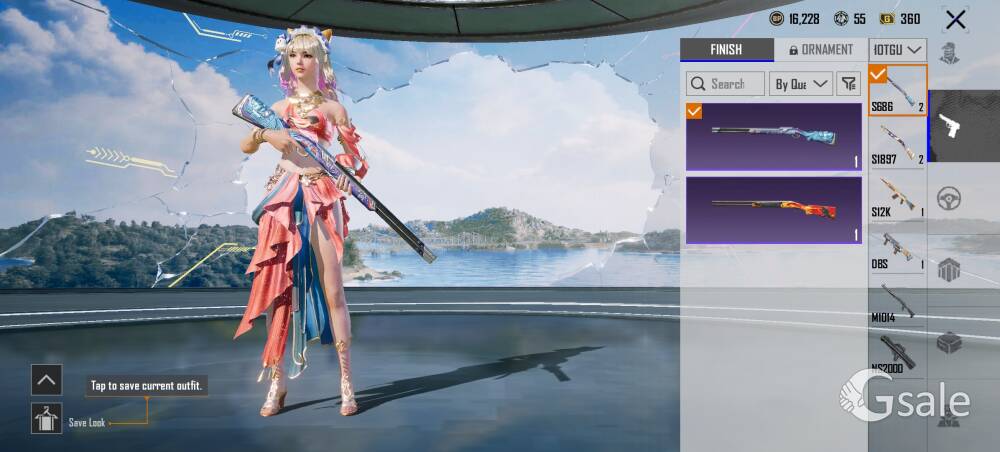Open the character outfit category
Screen dimensions: 1000x452
[948, 52]
